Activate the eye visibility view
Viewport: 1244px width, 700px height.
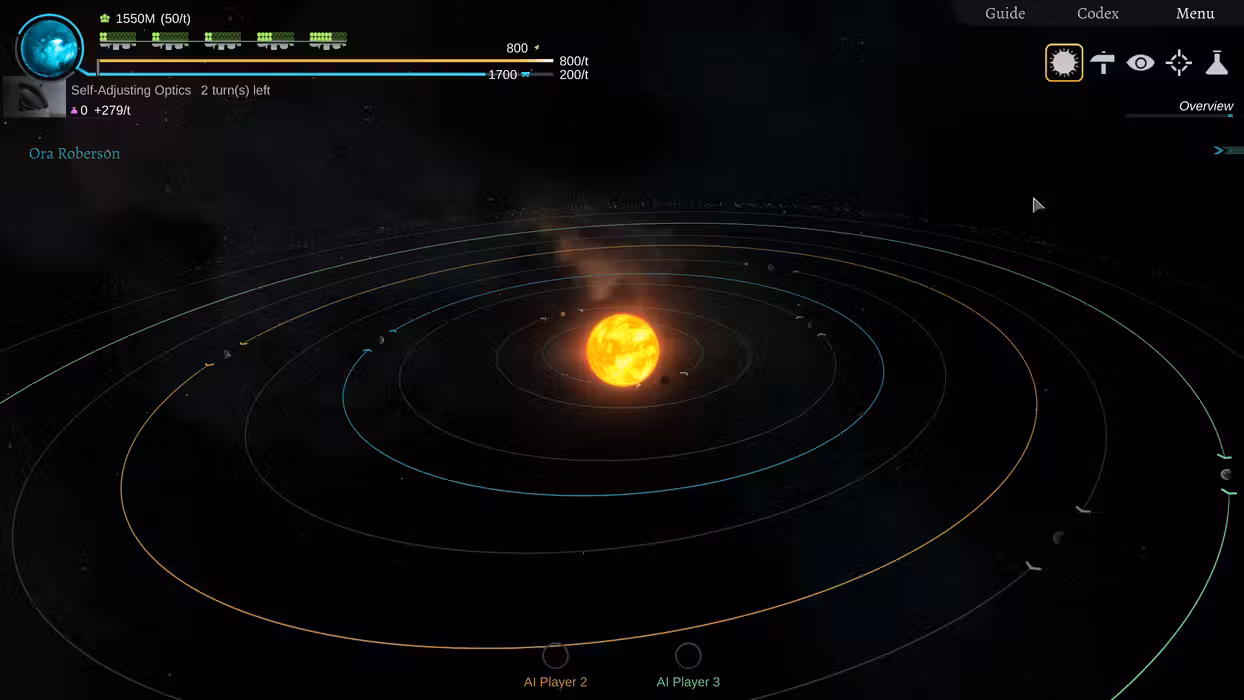tap(1140, 63)
